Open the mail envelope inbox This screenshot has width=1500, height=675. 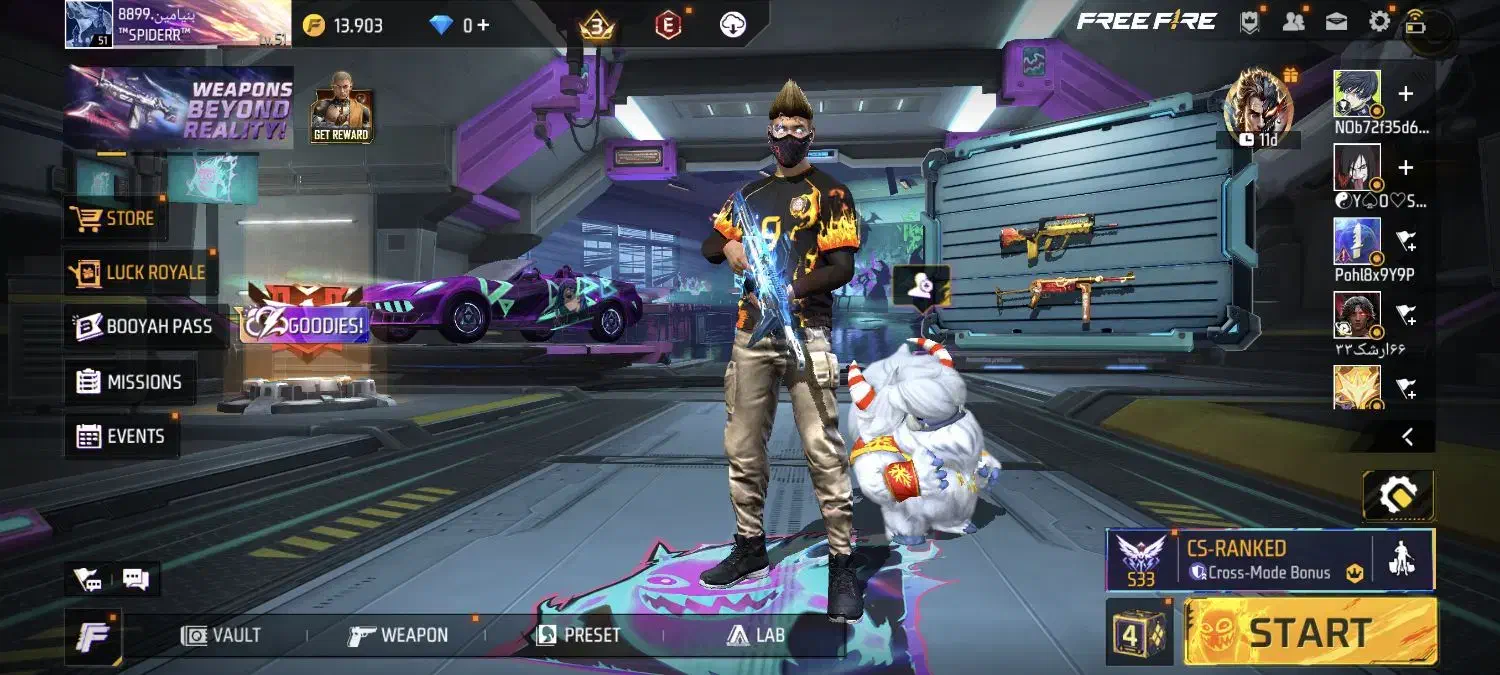pyautogui.click(x=1336, y=22)
